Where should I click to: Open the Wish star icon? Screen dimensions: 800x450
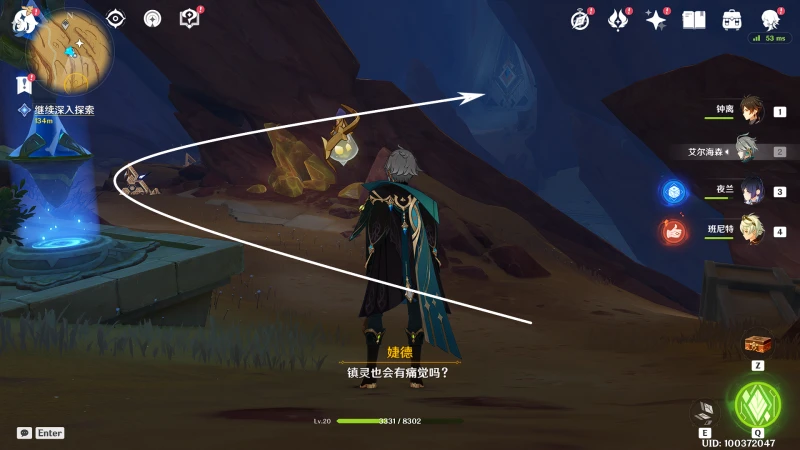656,19
